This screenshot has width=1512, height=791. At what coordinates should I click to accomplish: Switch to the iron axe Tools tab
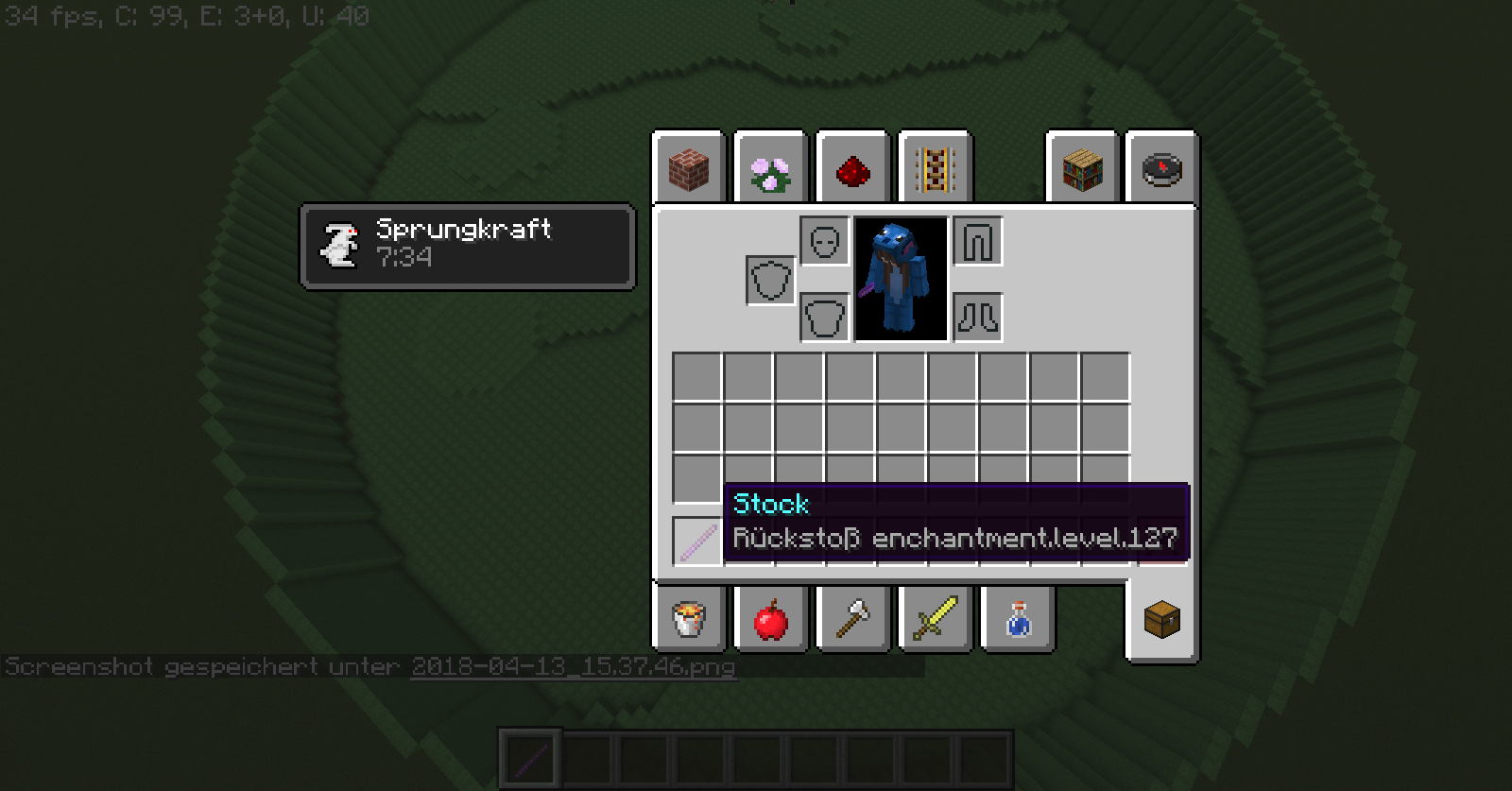point(852,620)
